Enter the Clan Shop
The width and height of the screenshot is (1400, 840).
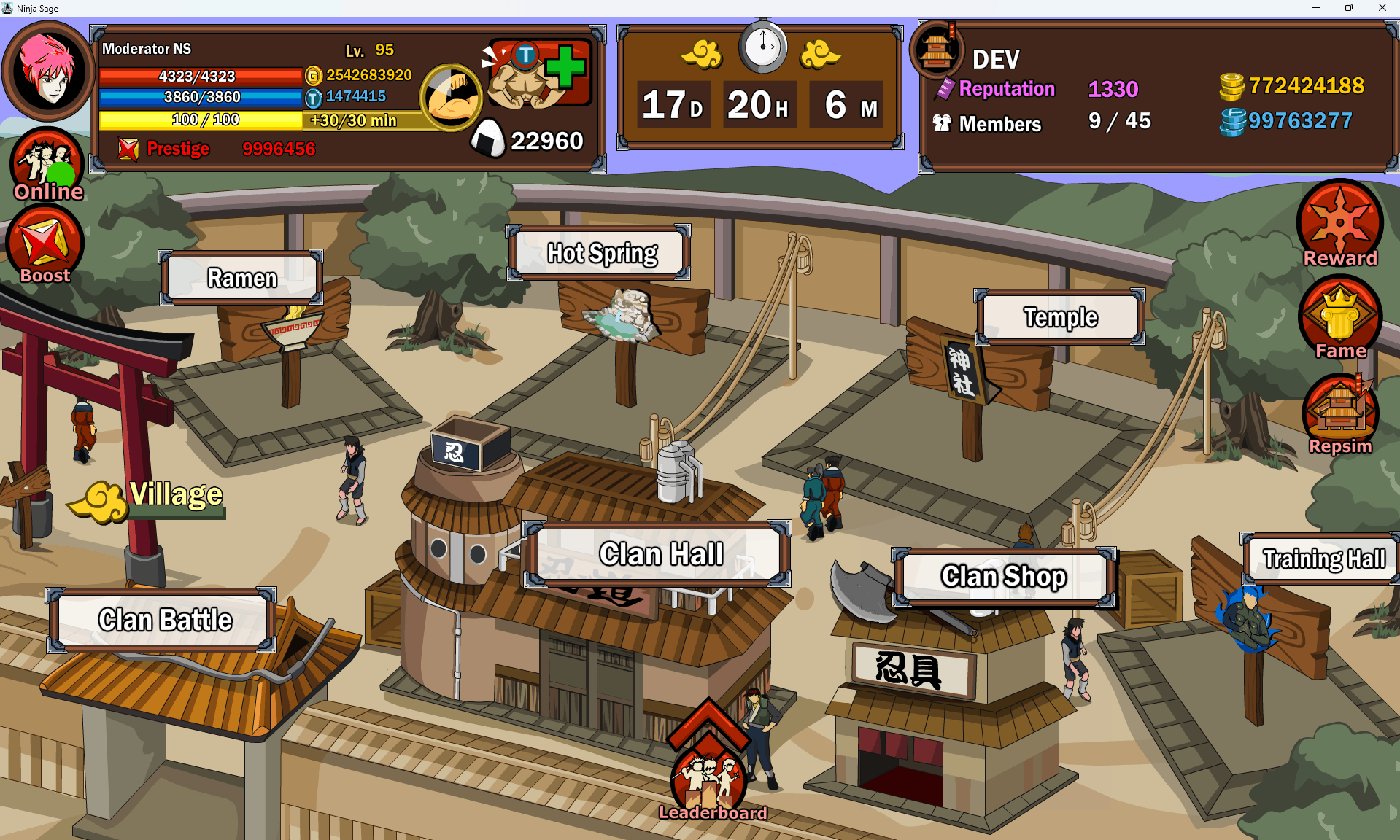coord(1004,577)
